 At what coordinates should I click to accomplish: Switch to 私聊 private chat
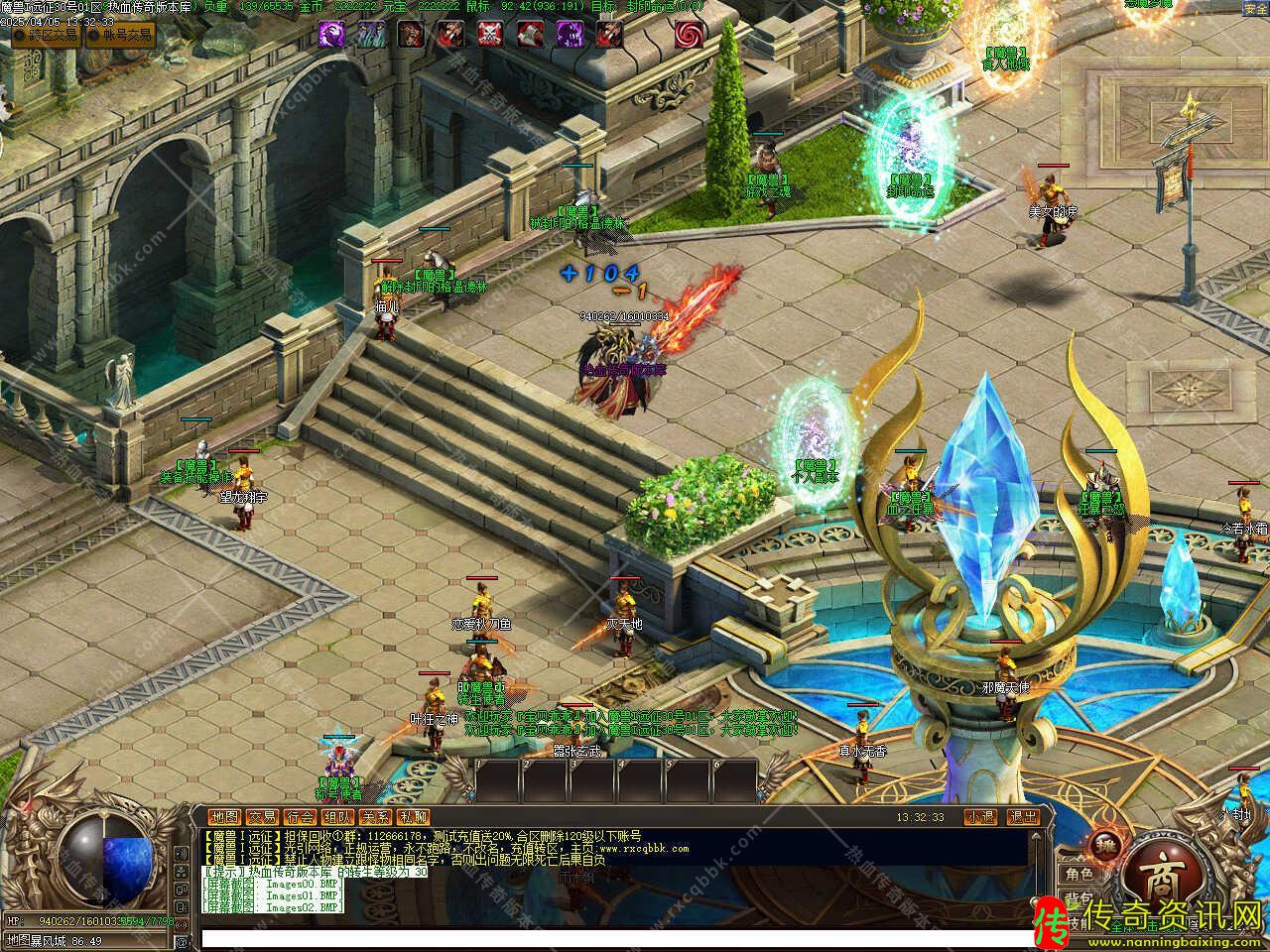tap(414, 817)
